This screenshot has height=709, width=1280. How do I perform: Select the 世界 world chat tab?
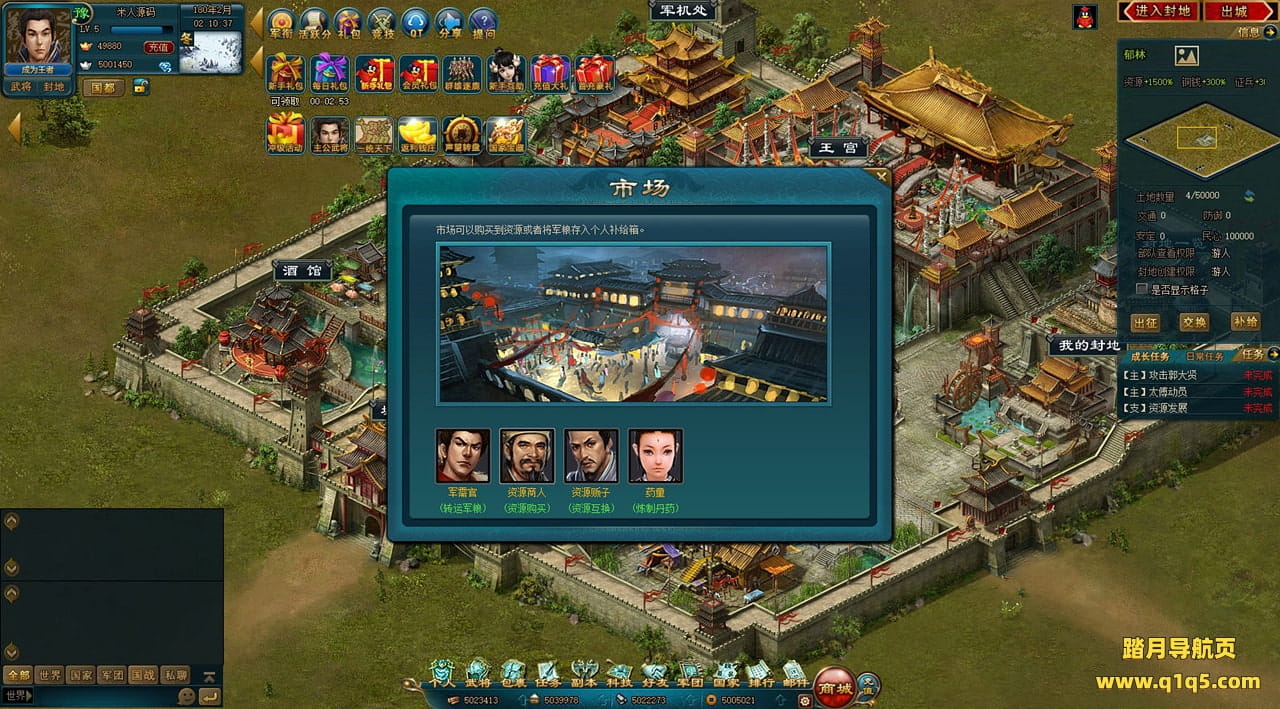pos(49,675)
